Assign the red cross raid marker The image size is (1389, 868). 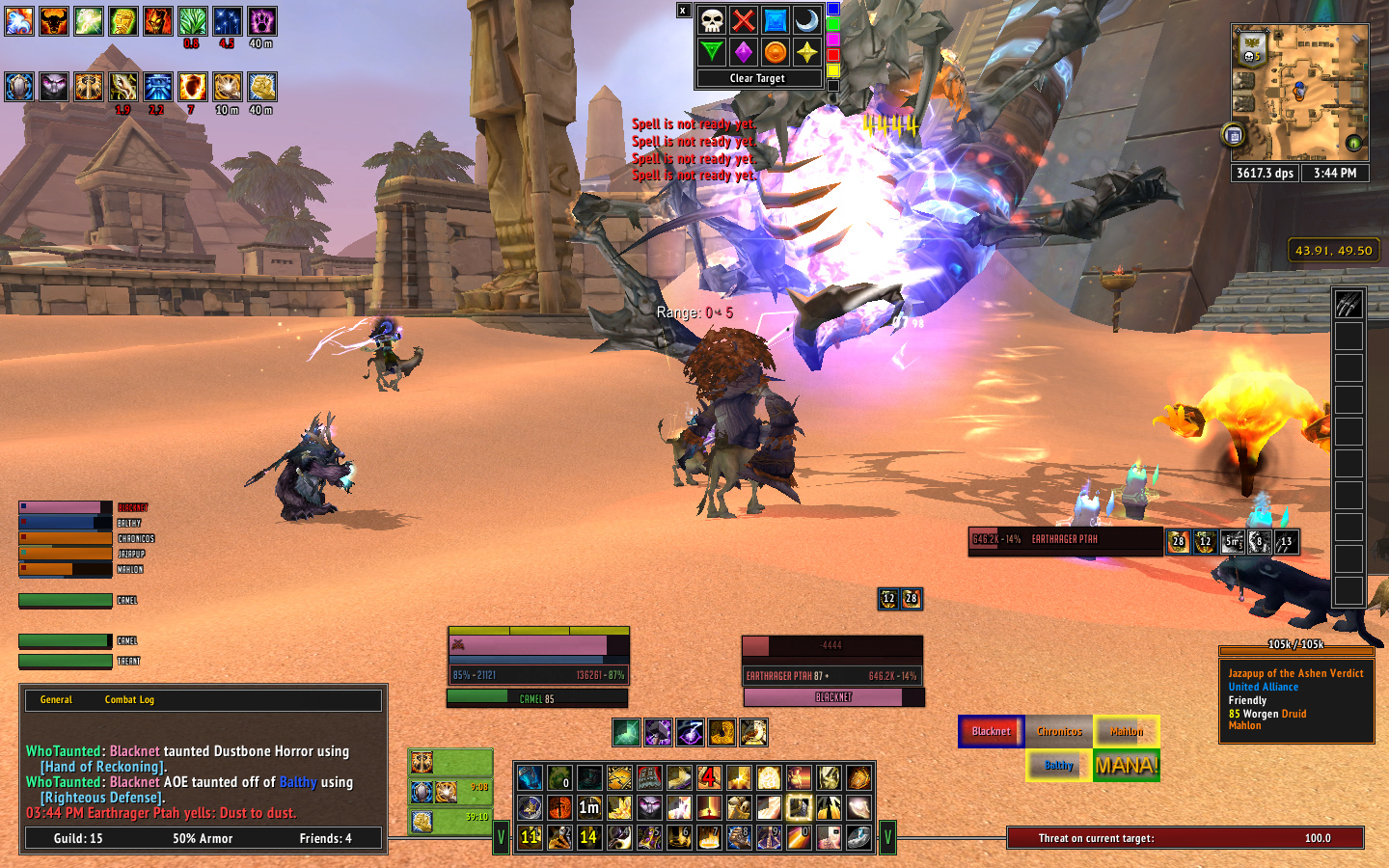(743, 20)
